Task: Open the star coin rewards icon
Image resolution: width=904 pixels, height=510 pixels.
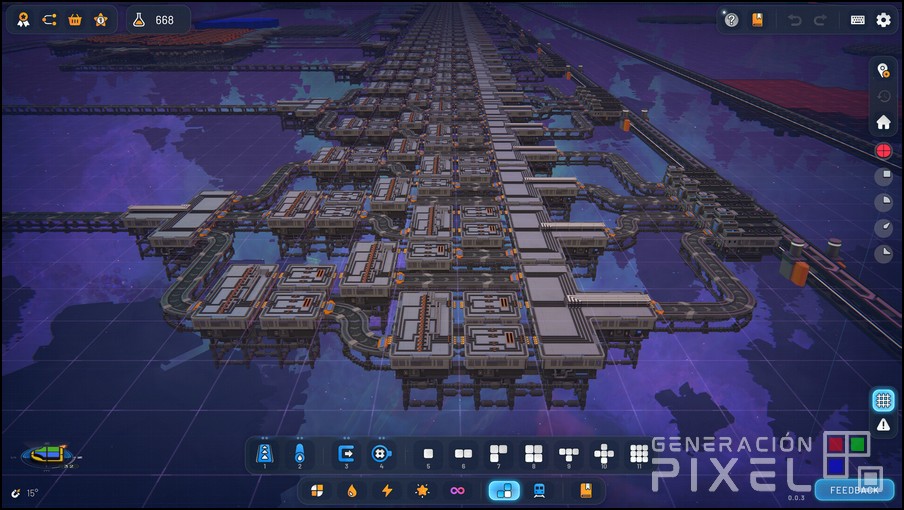Action: pos(100,20)
